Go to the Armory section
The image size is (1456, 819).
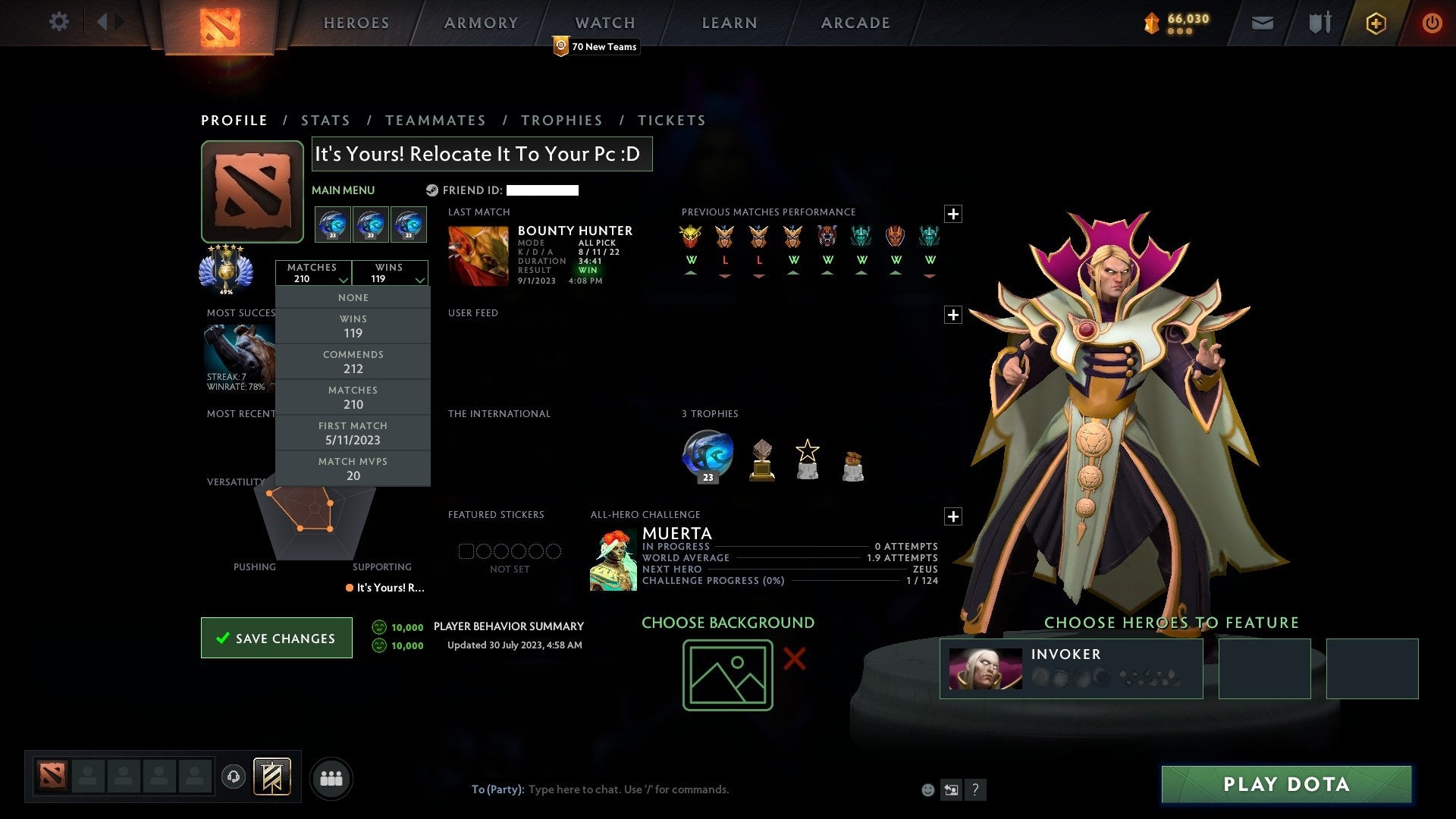pyautogui.click(x=481, y=23)
